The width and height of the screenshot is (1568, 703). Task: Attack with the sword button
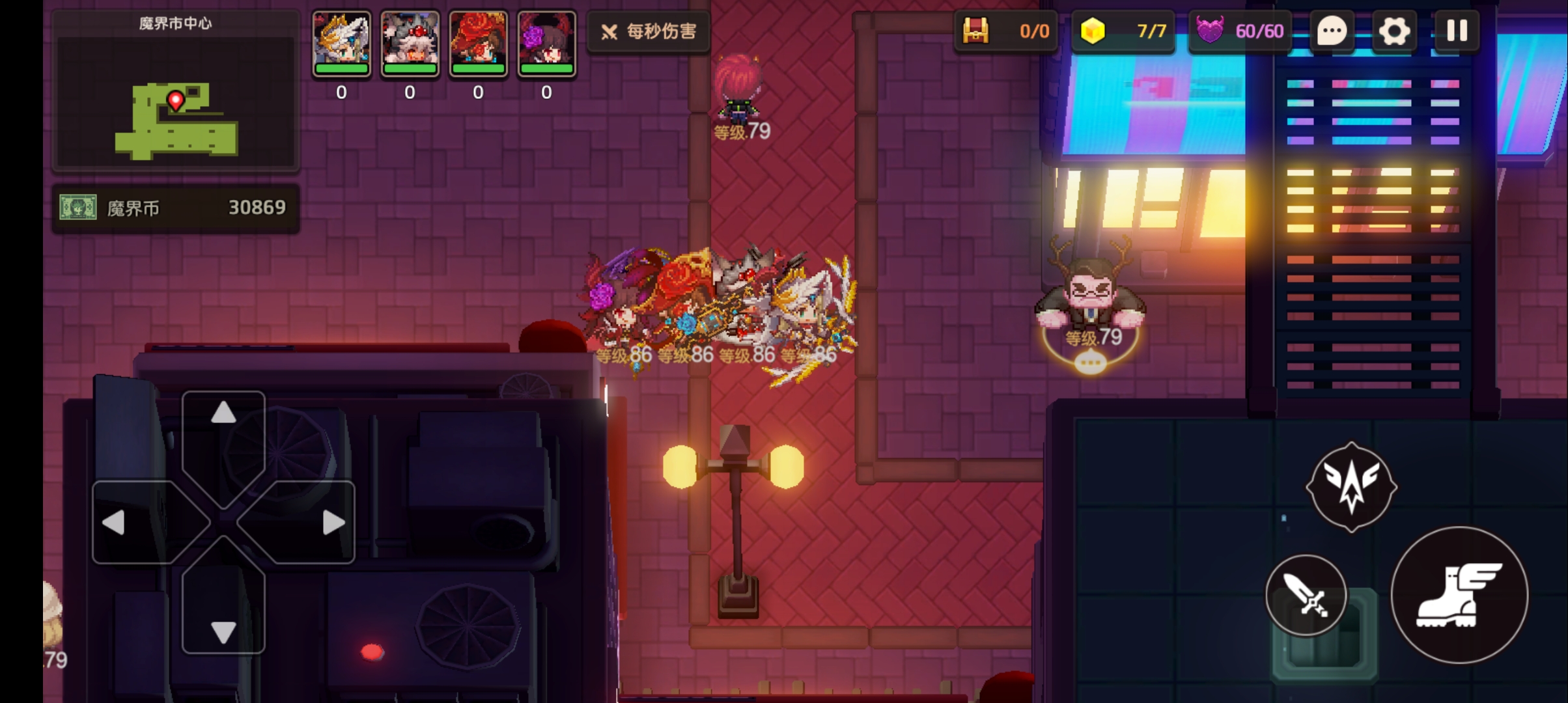(x=1306, y=595)
